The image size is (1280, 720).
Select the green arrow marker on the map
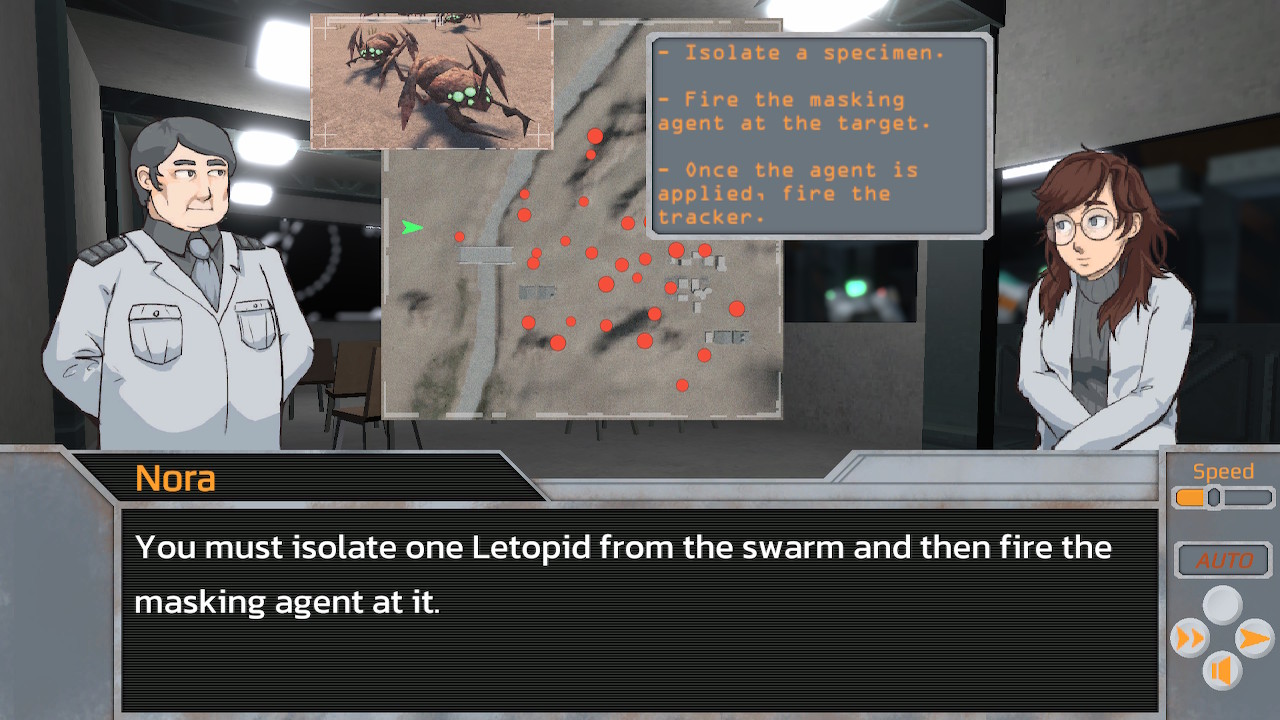click(413, 228)
